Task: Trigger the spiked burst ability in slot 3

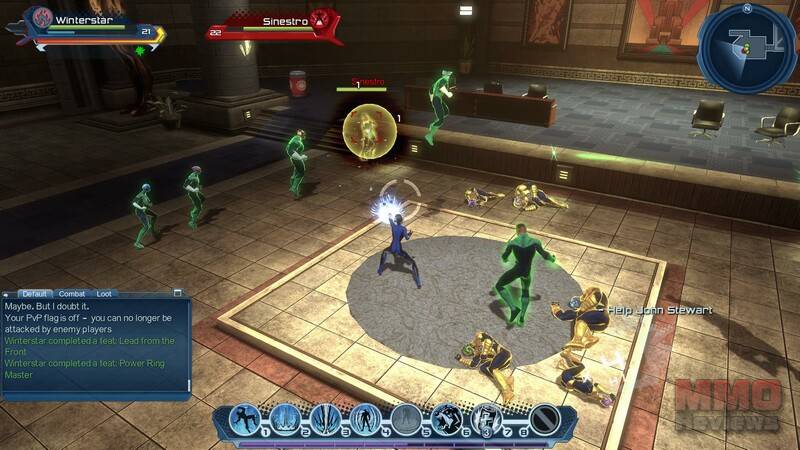Action: click(325, 420)
